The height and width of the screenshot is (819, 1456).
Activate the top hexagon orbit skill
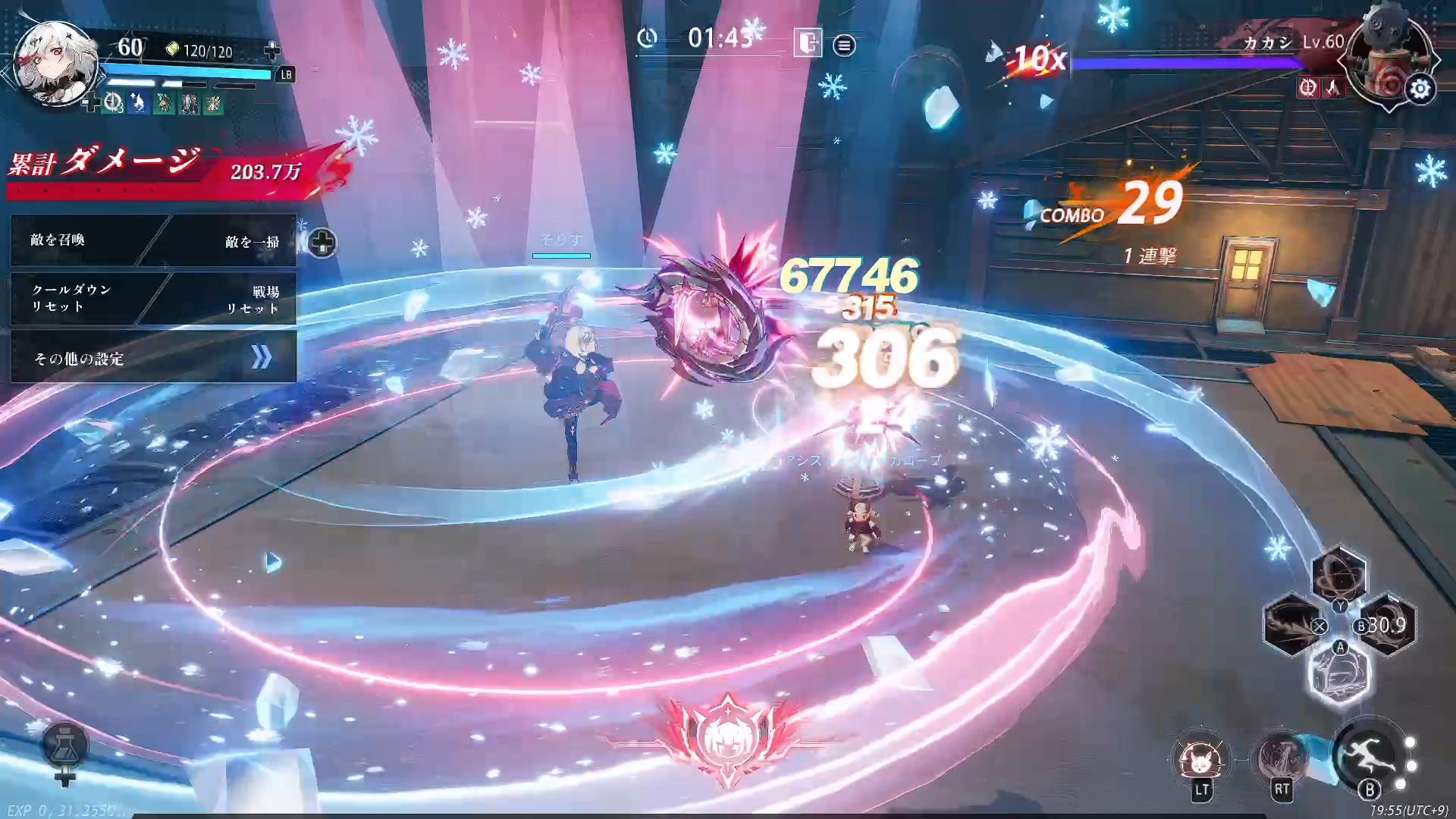coord(1339,573)
